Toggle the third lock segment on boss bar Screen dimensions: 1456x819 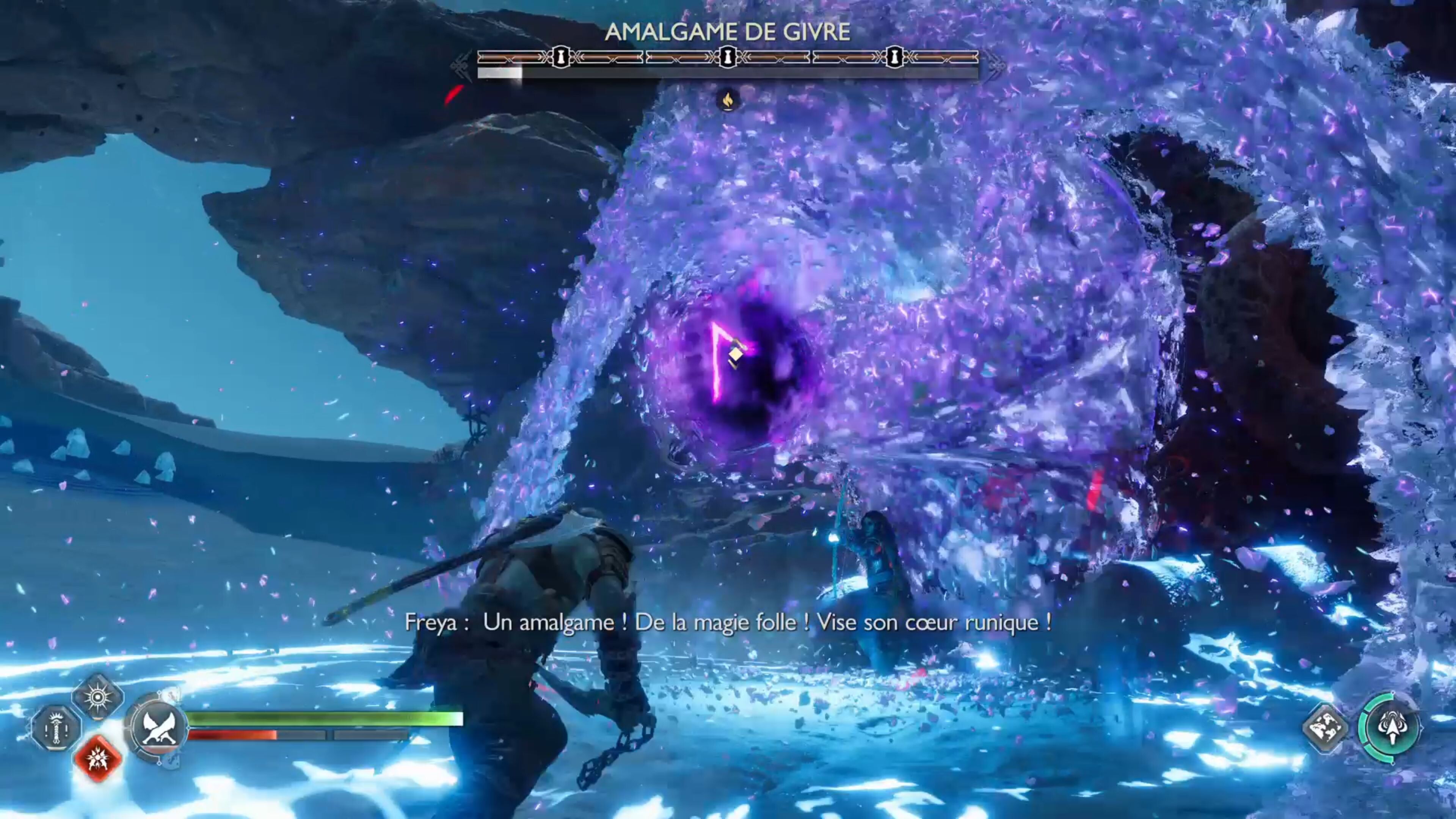tap(895, 56)
